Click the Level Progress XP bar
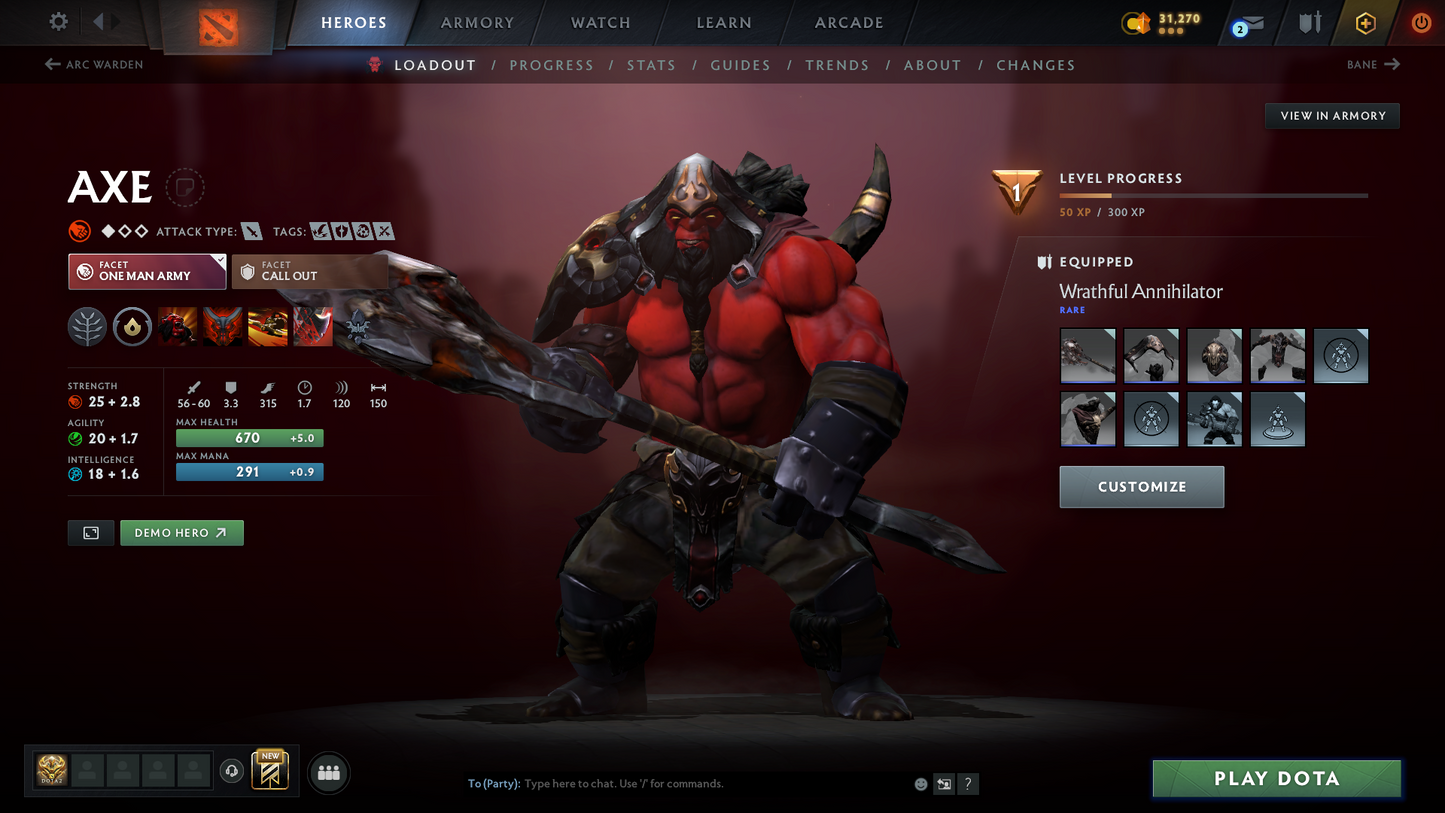Viewport: 1445px width, 813px height. pyautogui.click(x=1213, y=196)
